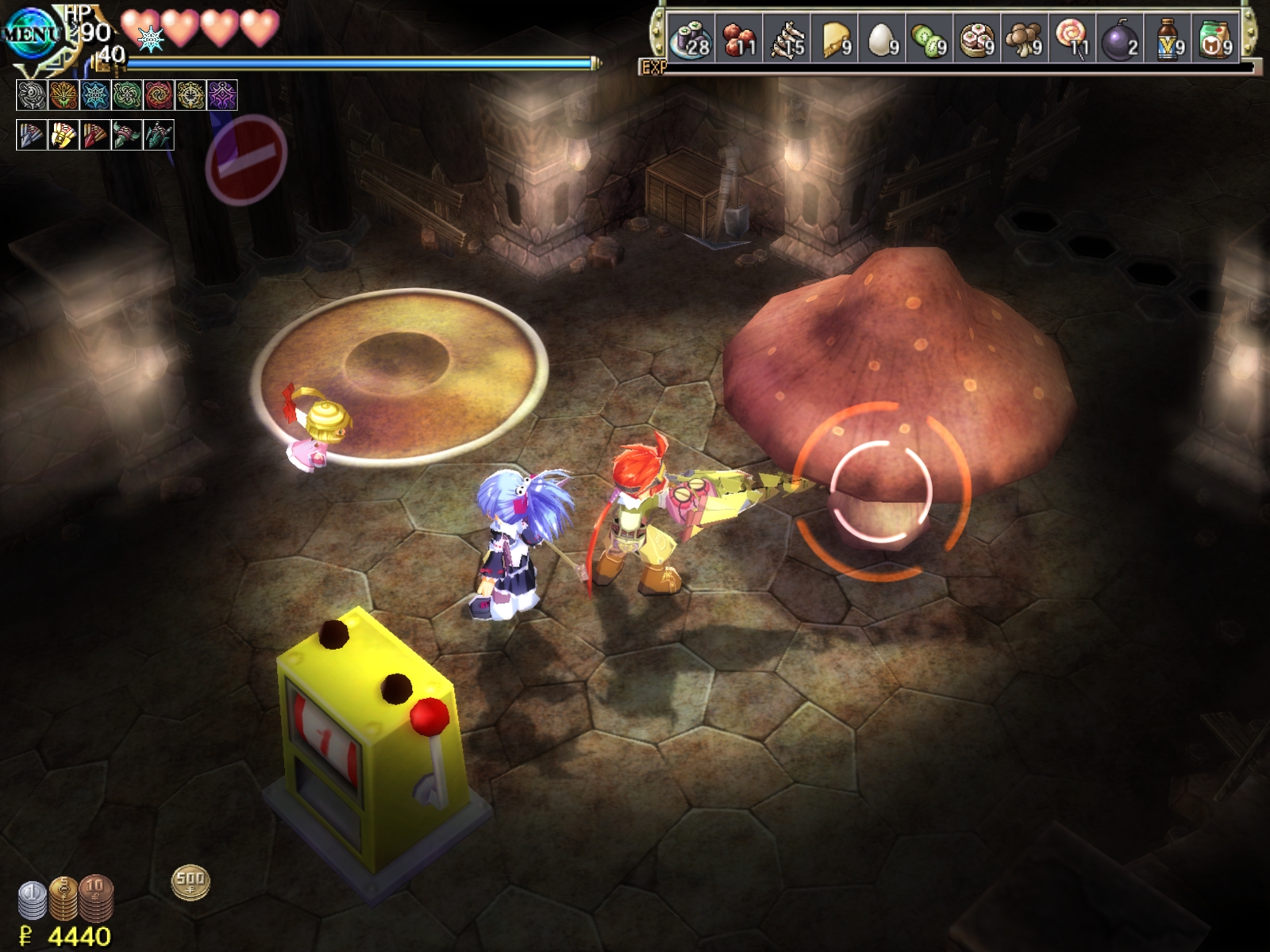
Task: Use the dried fish item slot
Action: 787,38
